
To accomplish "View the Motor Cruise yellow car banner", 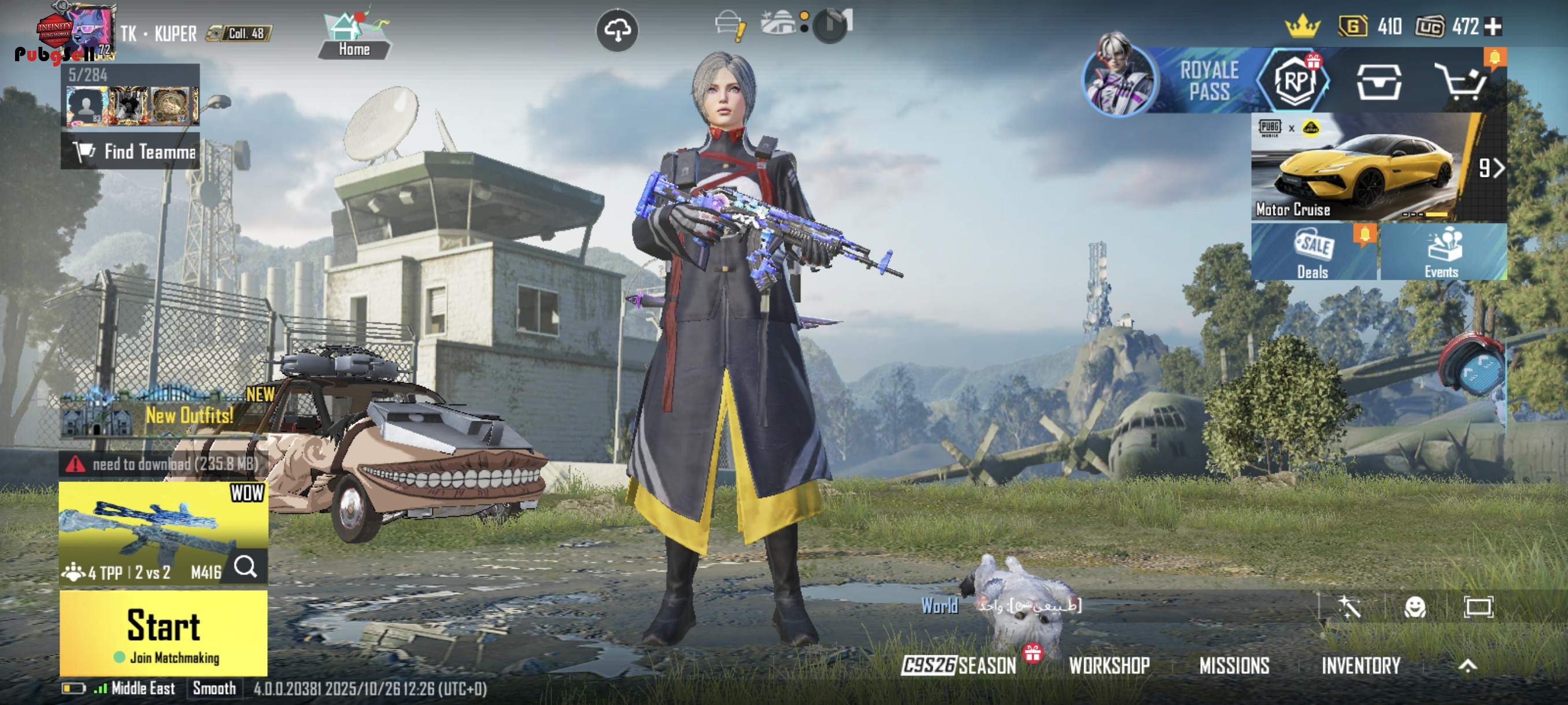I will 1363,167.
